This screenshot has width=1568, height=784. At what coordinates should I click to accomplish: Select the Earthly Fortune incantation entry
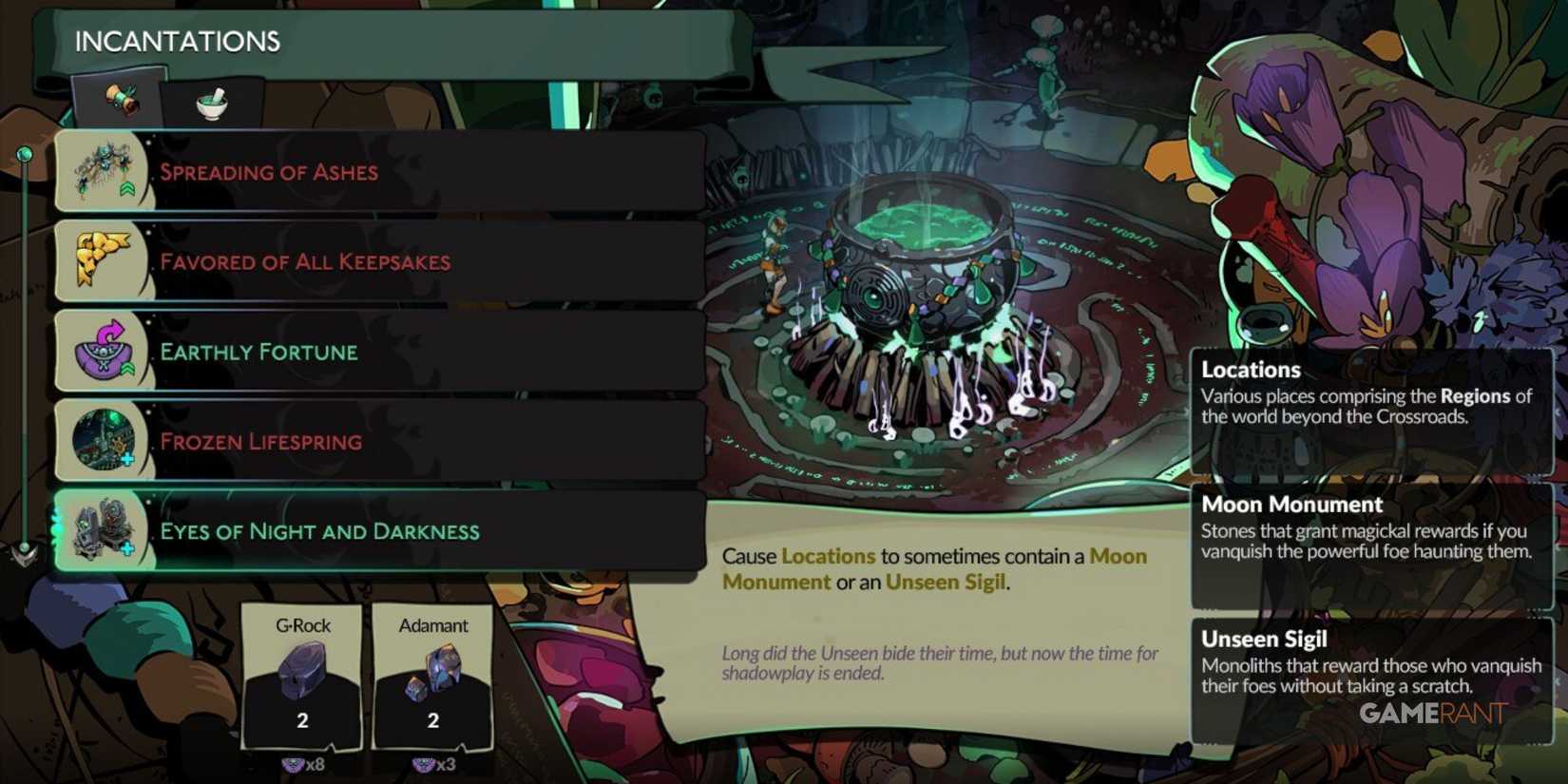pos(380,351)
